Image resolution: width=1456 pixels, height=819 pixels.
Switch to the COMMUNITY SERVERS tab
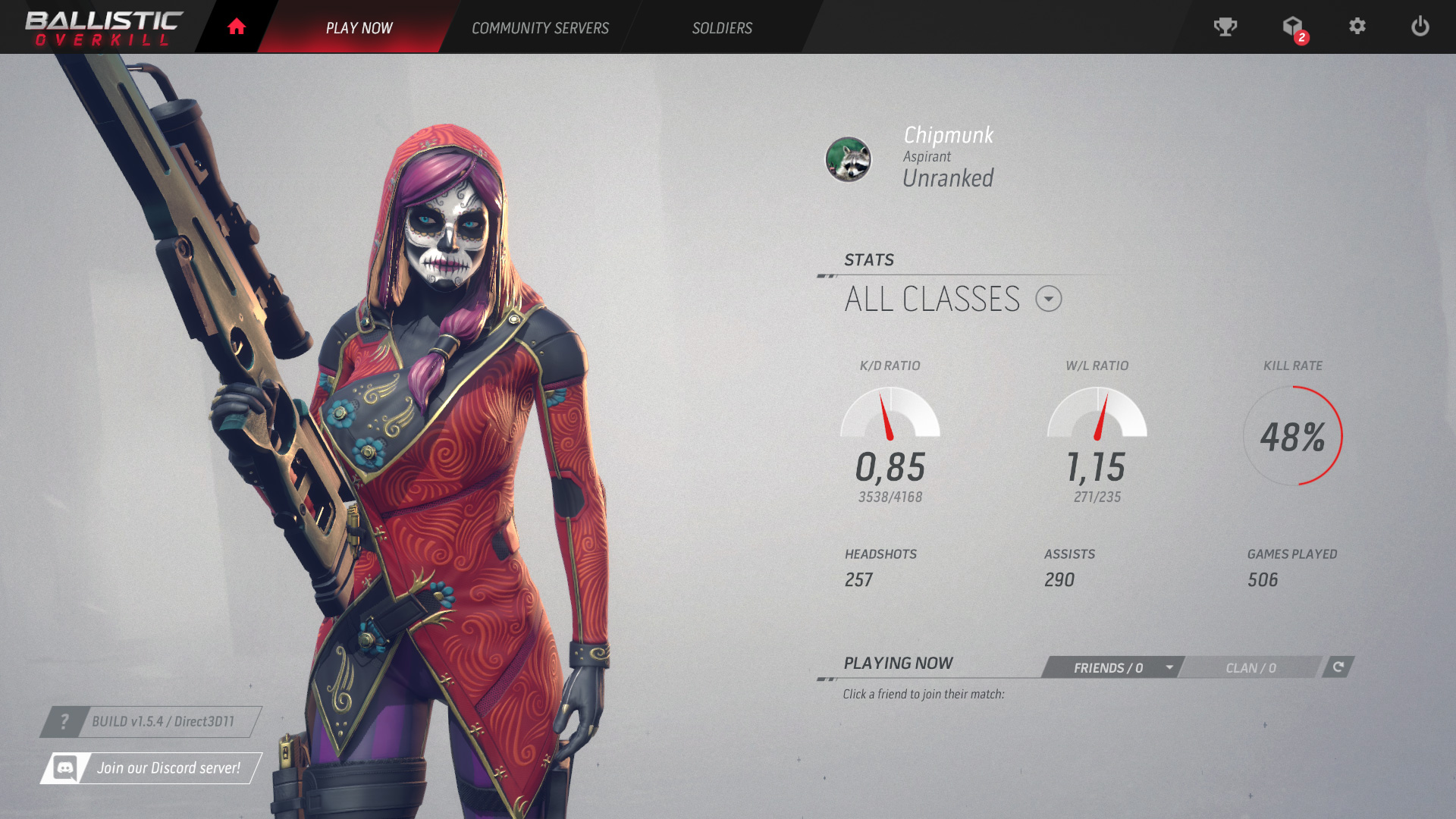coord(540,27)
